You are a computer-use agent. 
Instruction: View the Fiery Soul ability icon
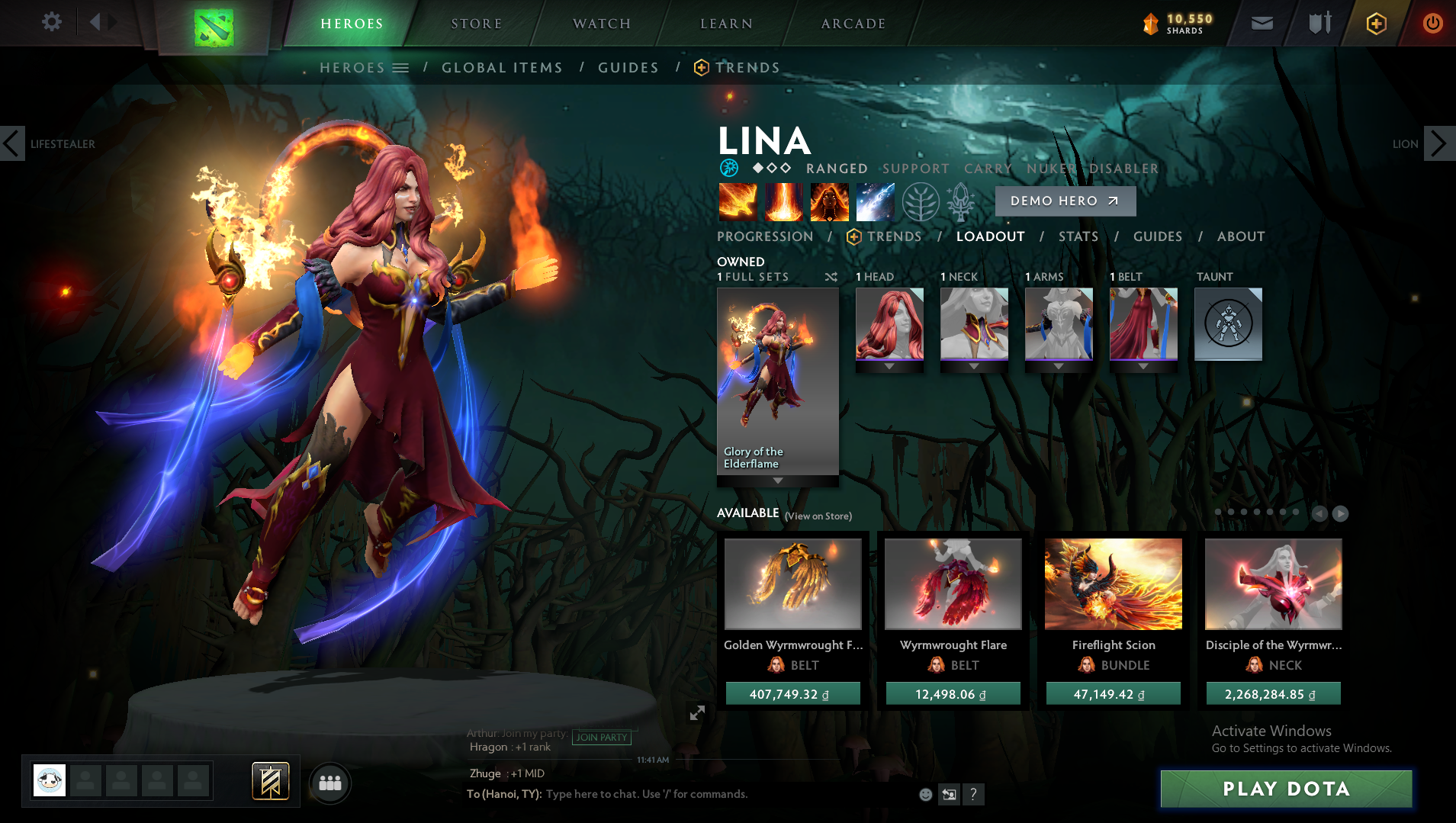830,201
